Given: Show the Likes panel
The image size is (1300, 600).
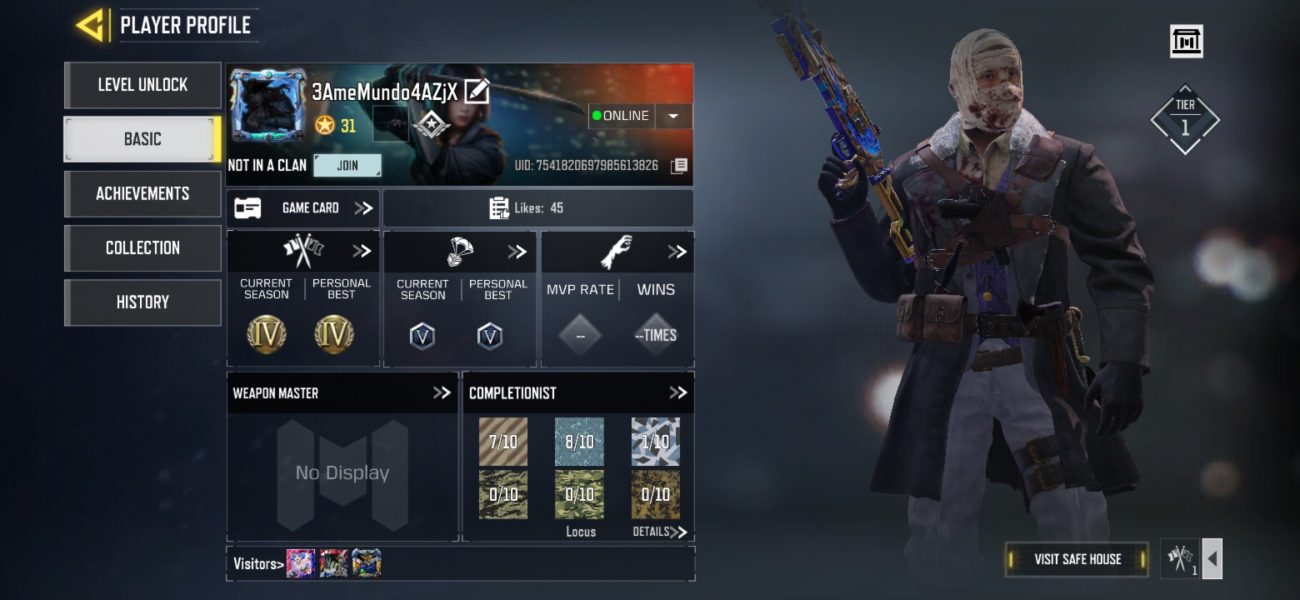Looking at the screenshot, I should [x=538, y=208].
